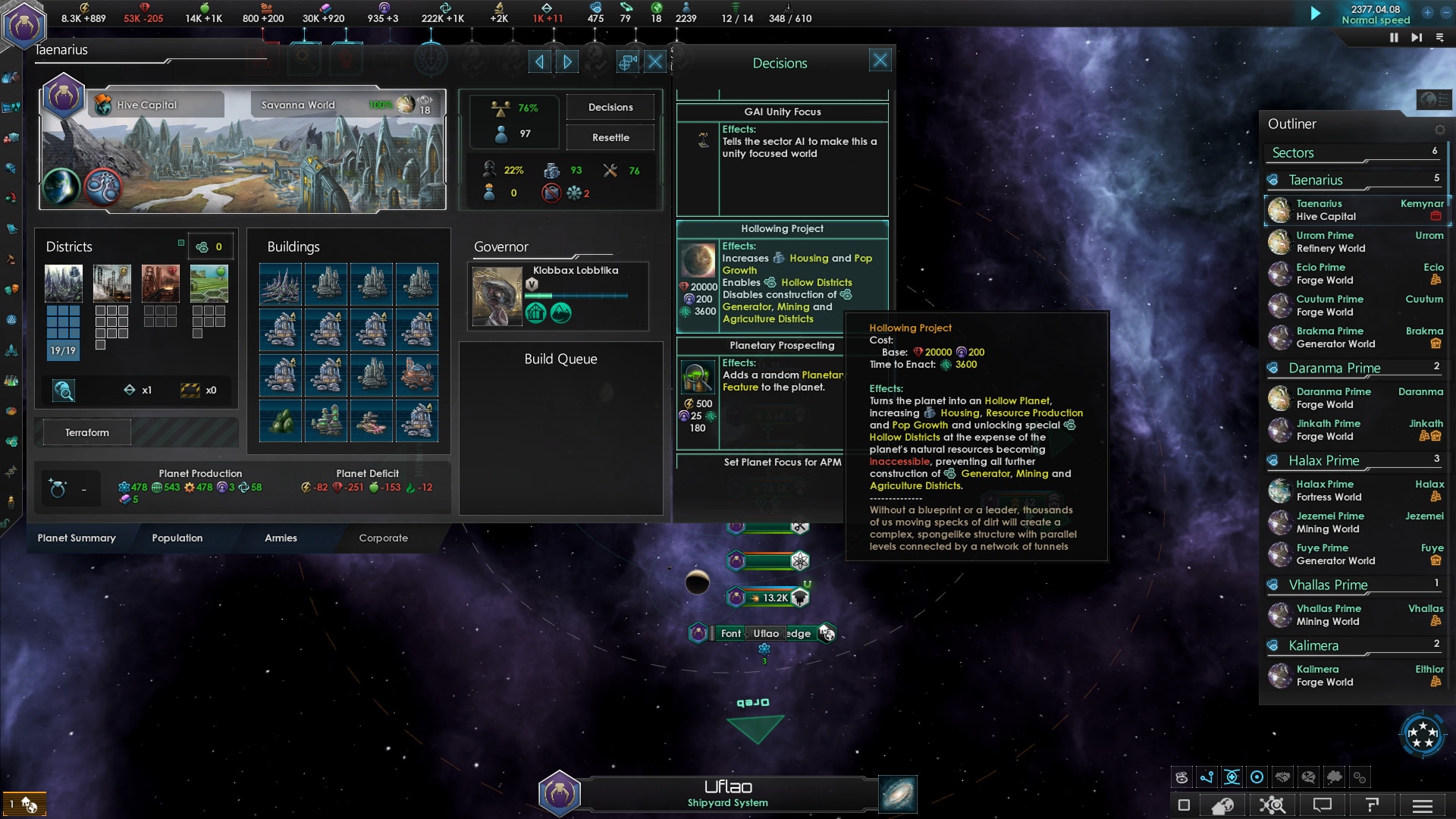Switch to the Population tab
1456x819 pixels.
pyautogui.click(x=177, y=538)
